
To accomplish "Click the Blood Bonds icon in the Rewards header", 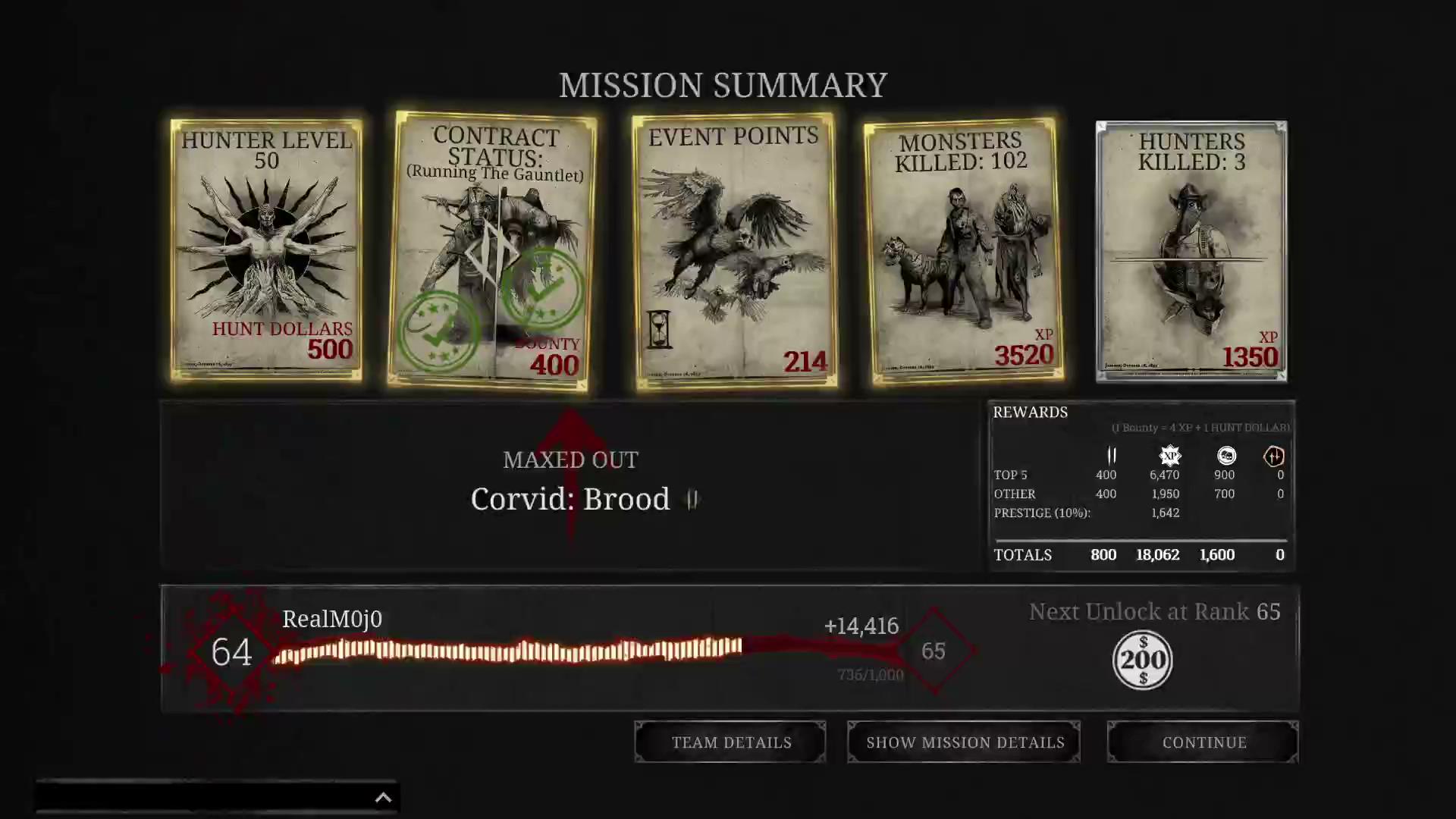I will [1274, 456].
